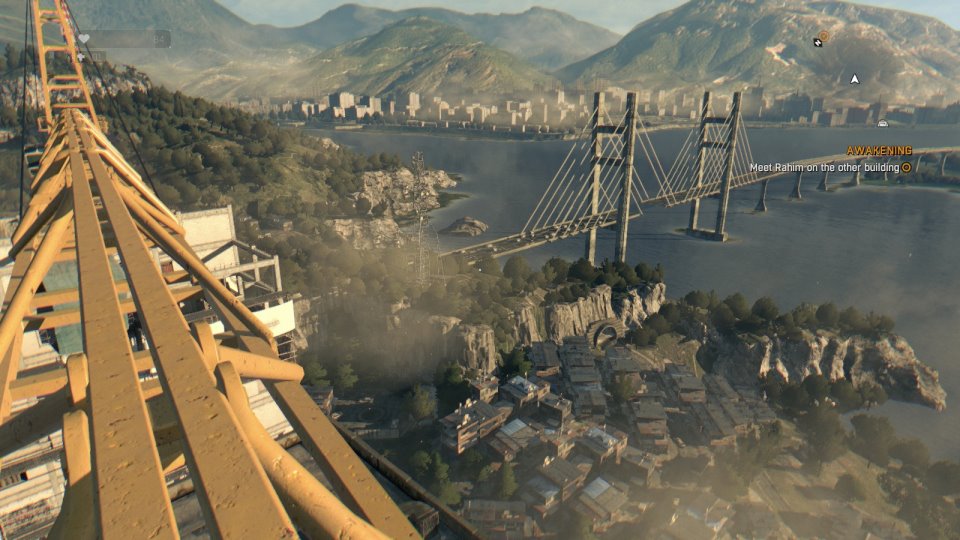
Task: Click the small white dome icon on the minimap
Action: pos(882,123)
